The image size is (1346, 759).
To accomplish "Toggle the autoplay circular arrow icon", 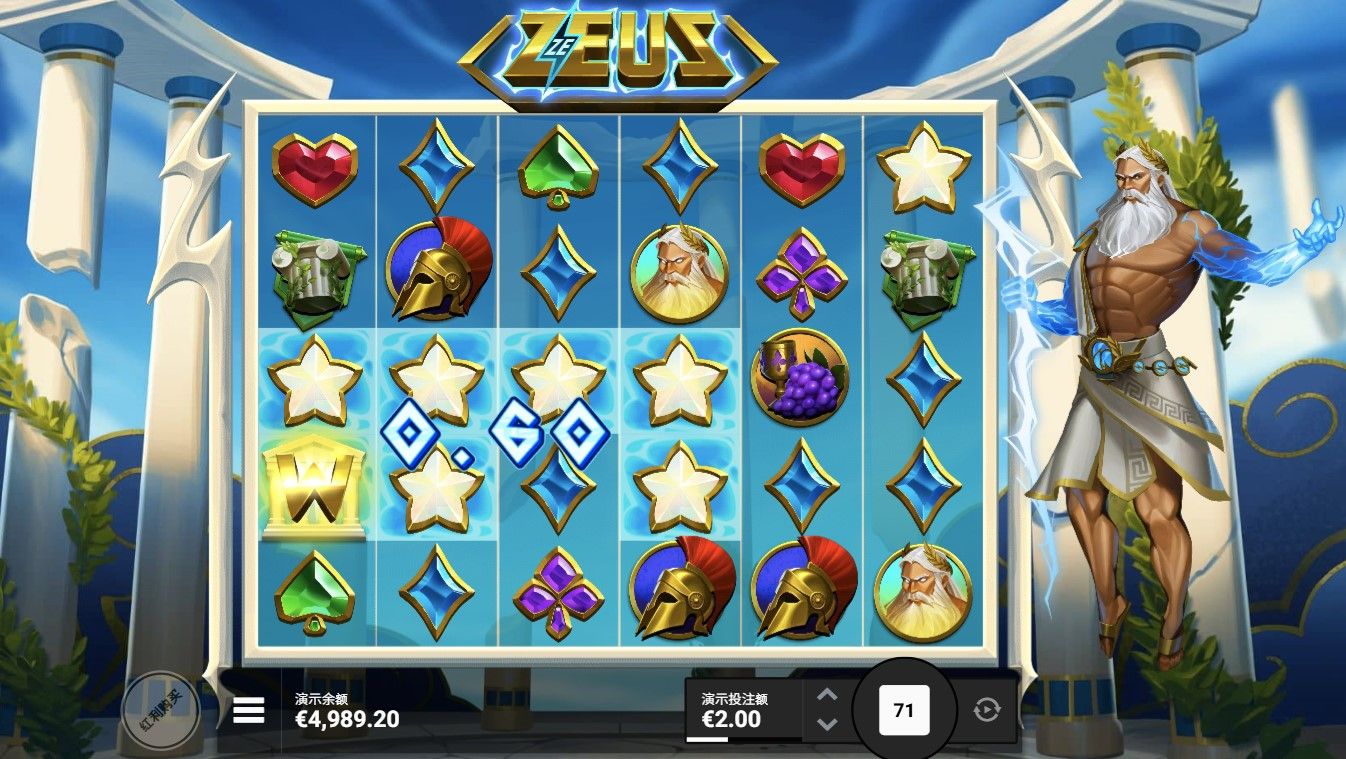I will [986, 710].
